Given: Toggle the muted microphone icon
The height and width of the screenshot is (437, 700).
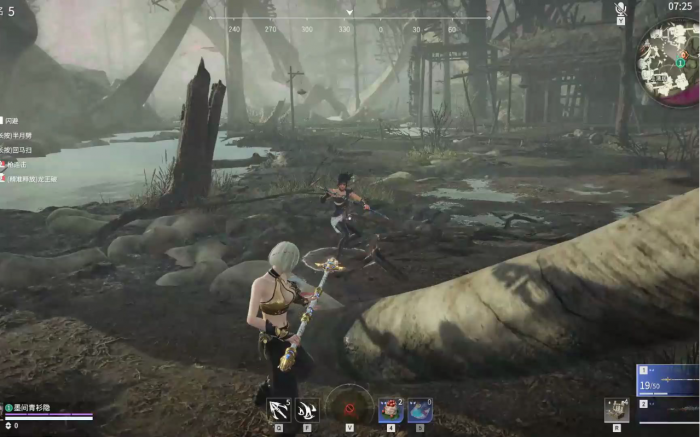Looking at the screenshot, I should pyautogui.click(x=620, y=11).
